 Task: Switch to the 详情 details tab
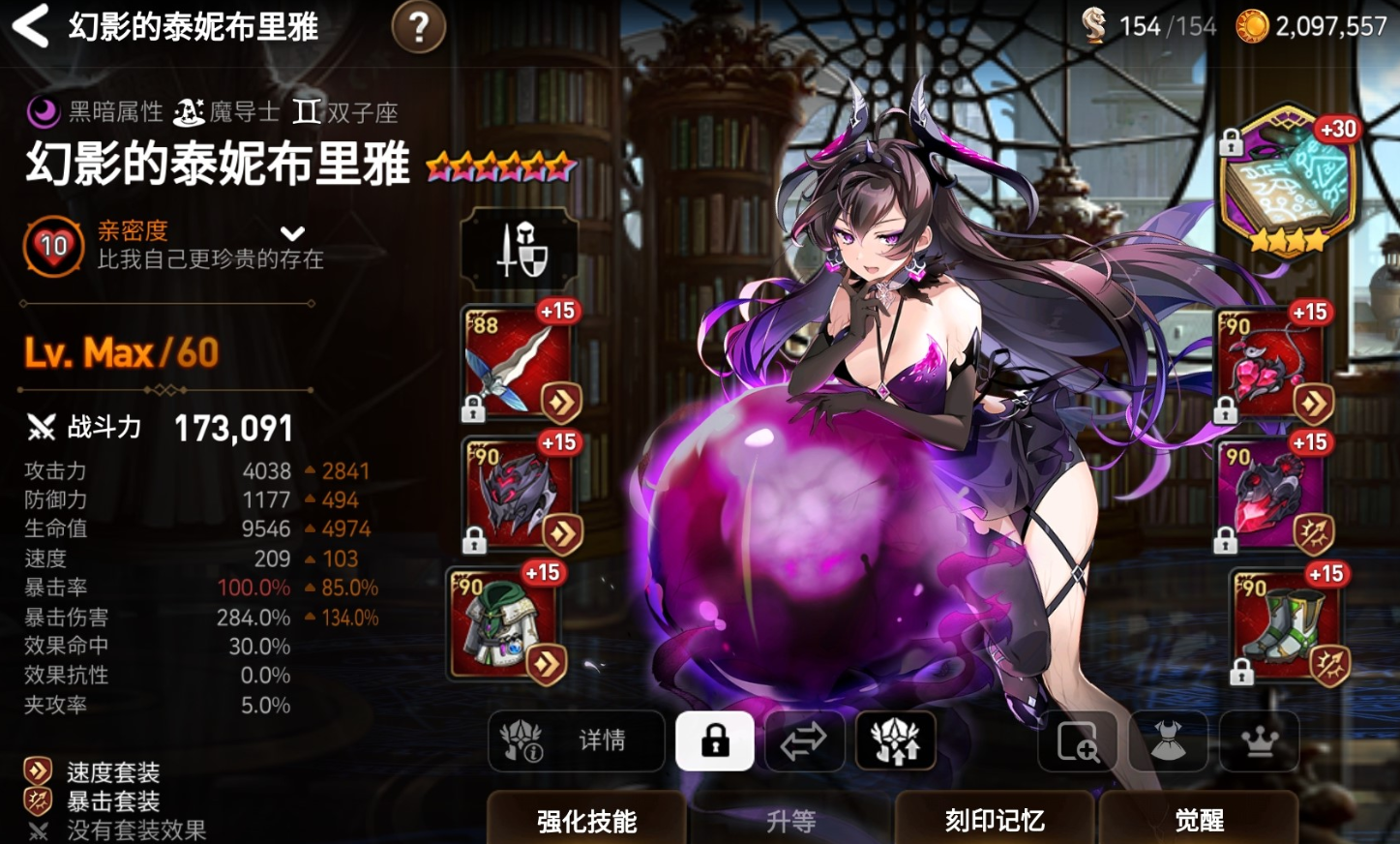click(576, 741)
